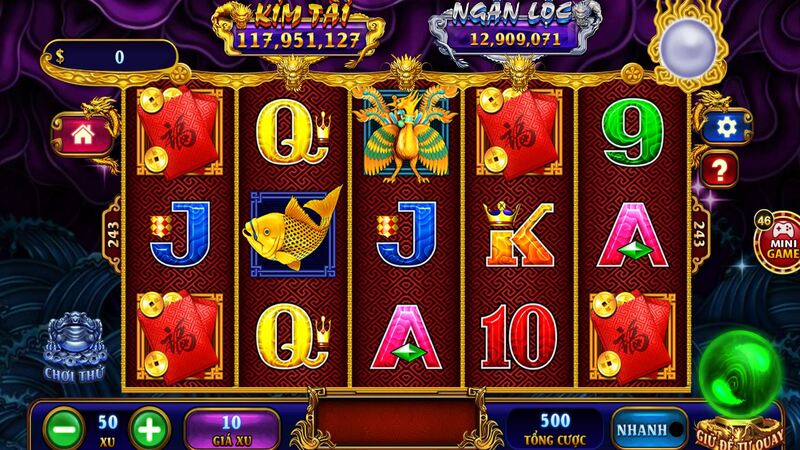The image size is (800, 450).
Task: Decrease the bet with the minus button
Action: 62,429
